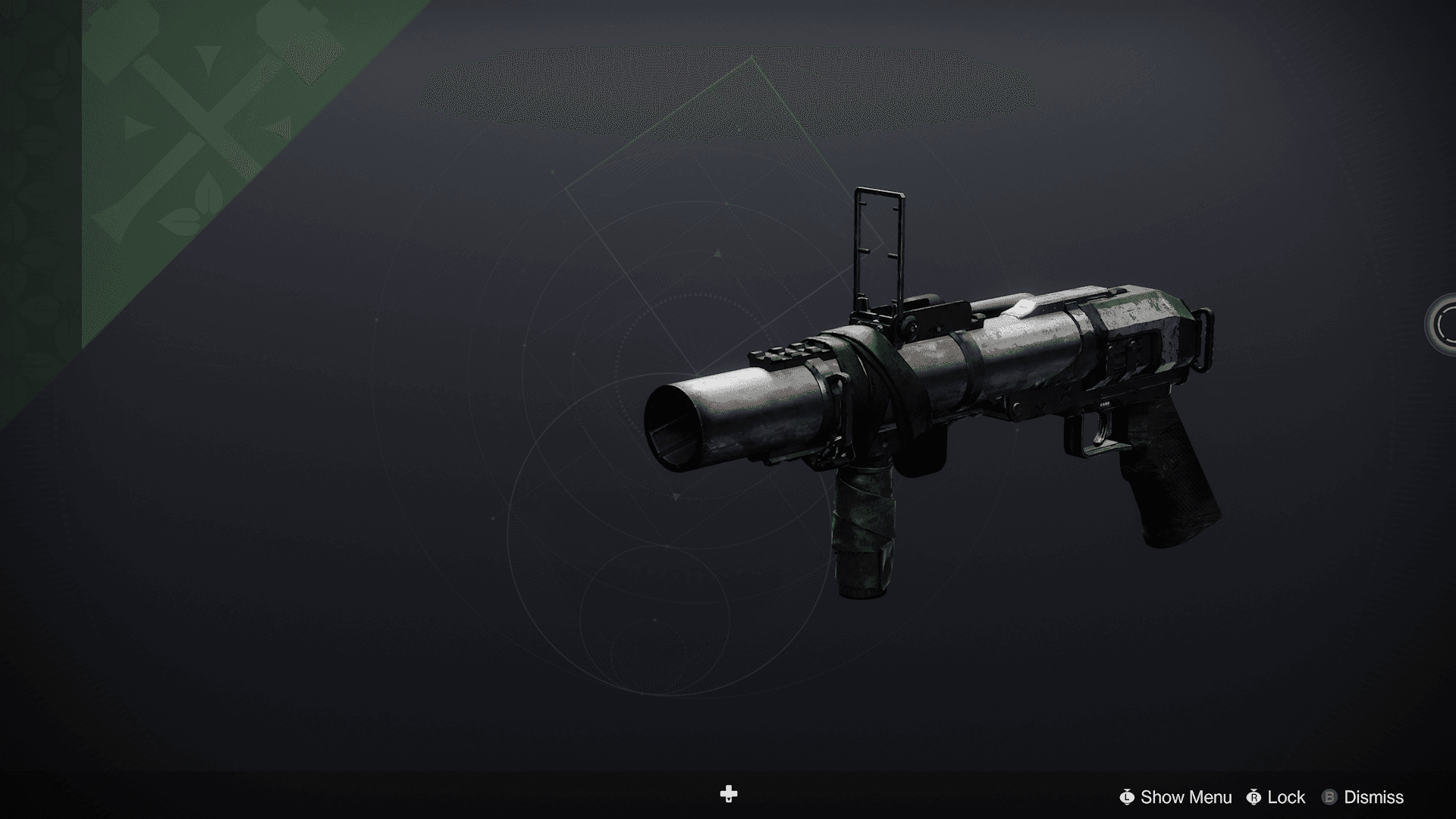Show the weapon details menu
Image resolution: width=1456 pixels, height=819 pixels.
pyautogui.click(x=1176, y=797)
